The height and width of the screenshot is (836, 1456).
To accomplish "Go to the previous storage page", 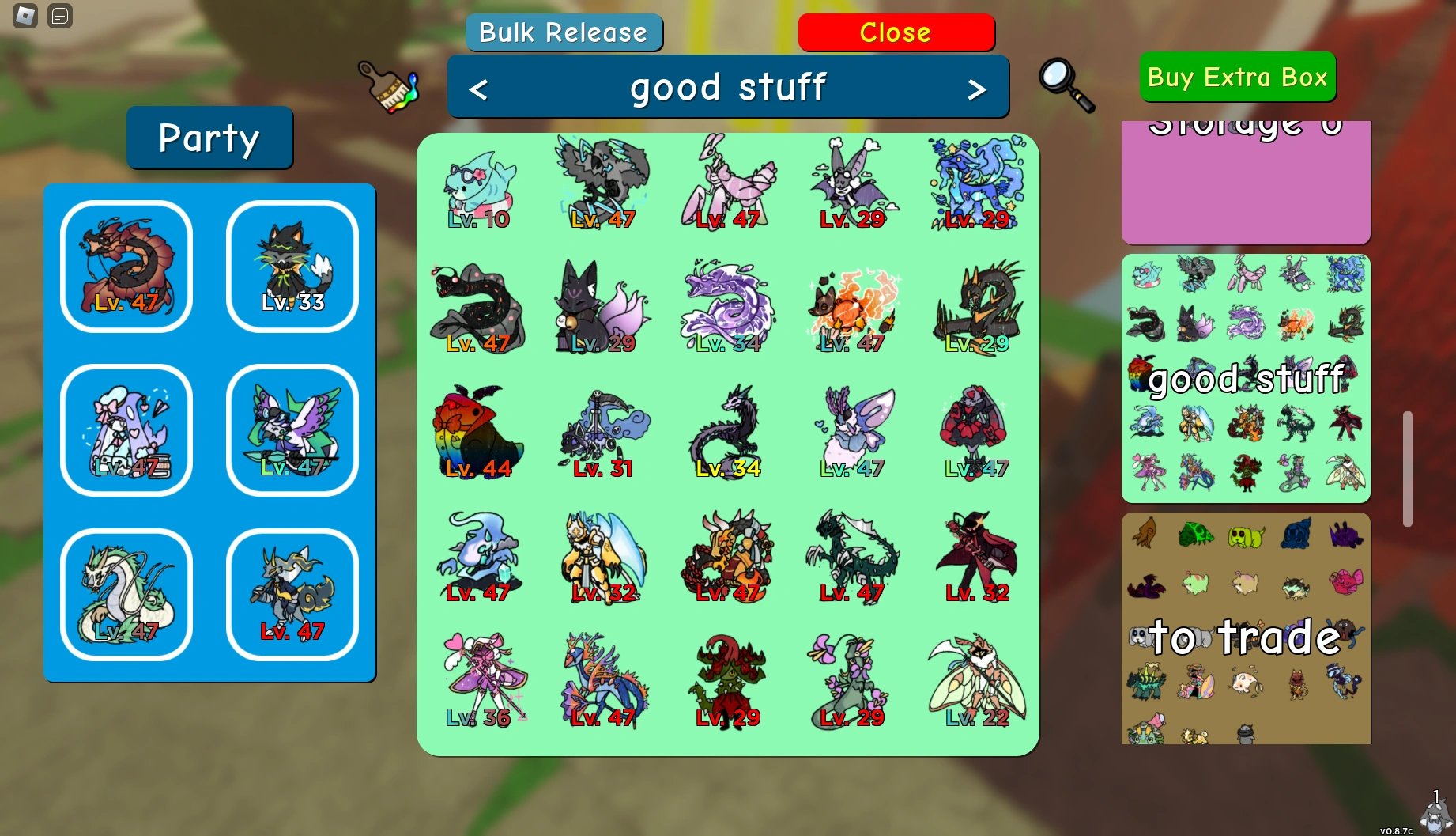I will click(477, 89).
